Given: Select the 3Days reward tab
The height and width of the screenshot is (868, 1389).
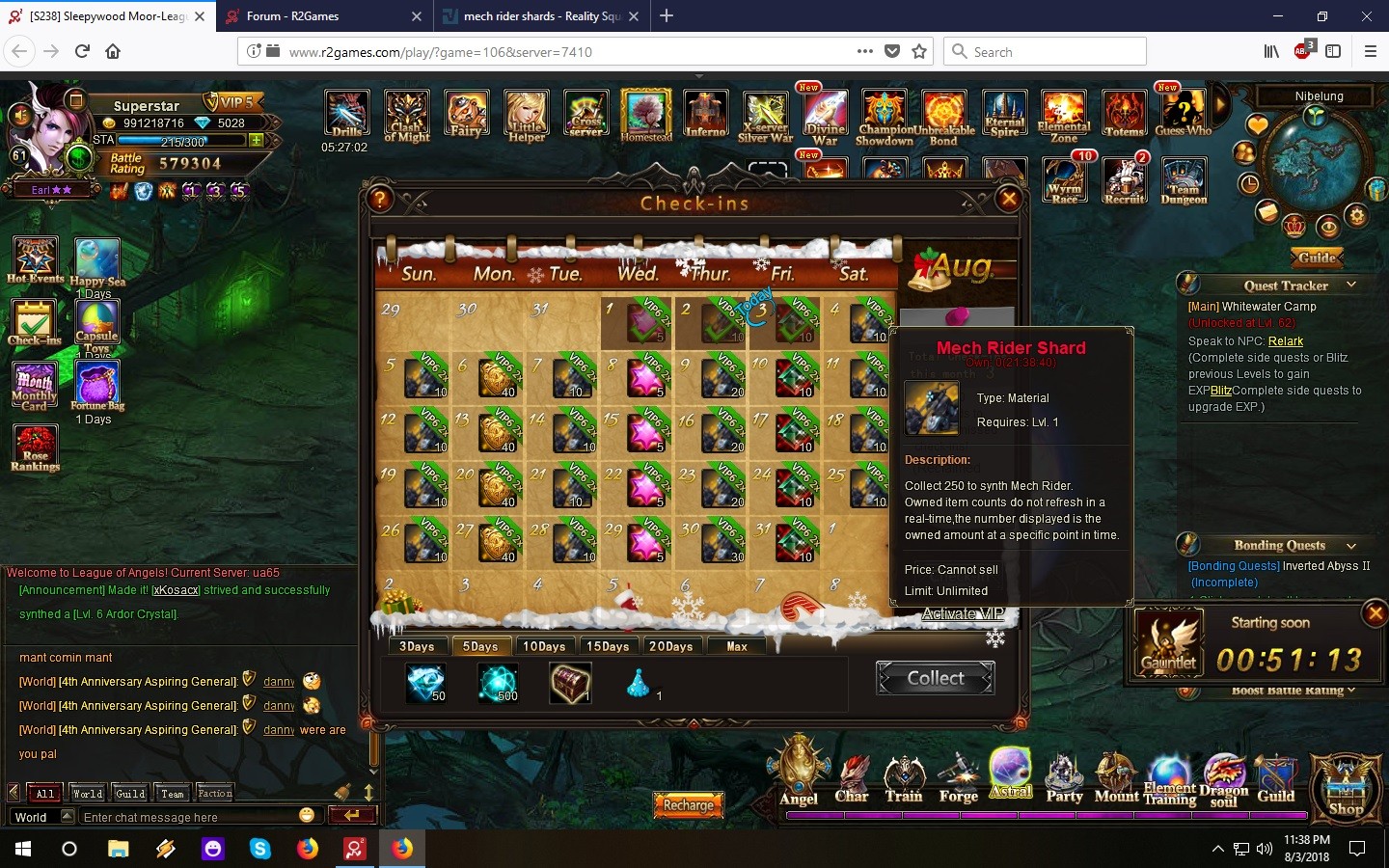Looking at the screenshot, I should (417, 646).
